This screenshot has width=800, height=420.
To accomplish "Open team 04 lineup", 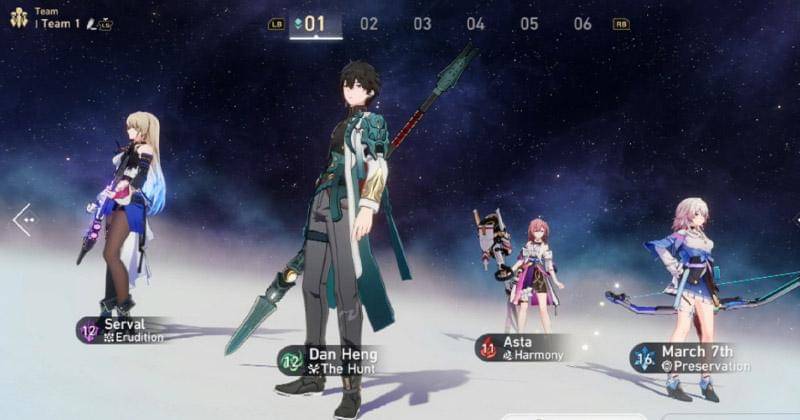I will coord(475,24).
